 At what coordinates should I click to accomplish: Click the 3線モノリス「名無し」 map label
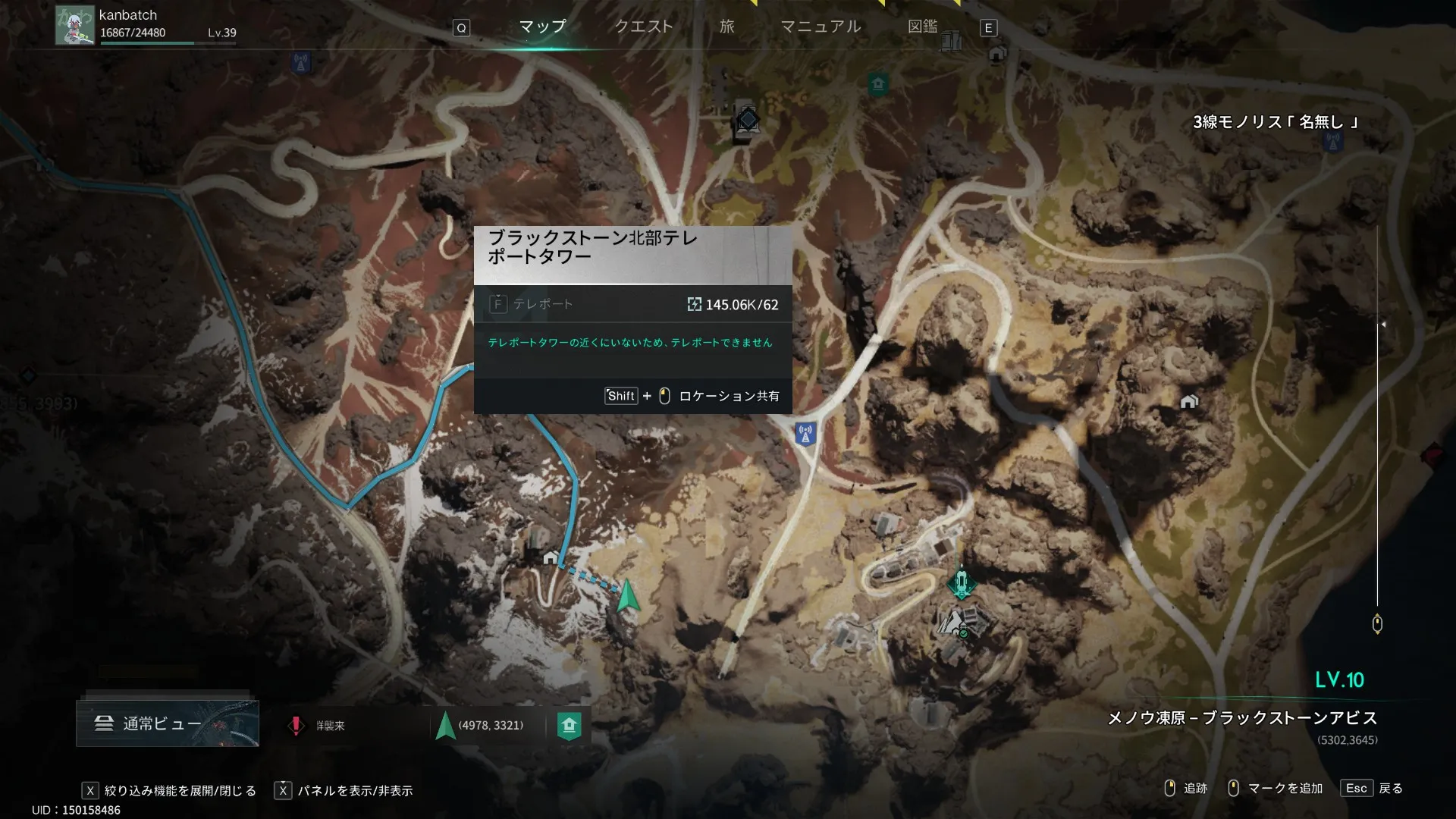point(1276,122)
